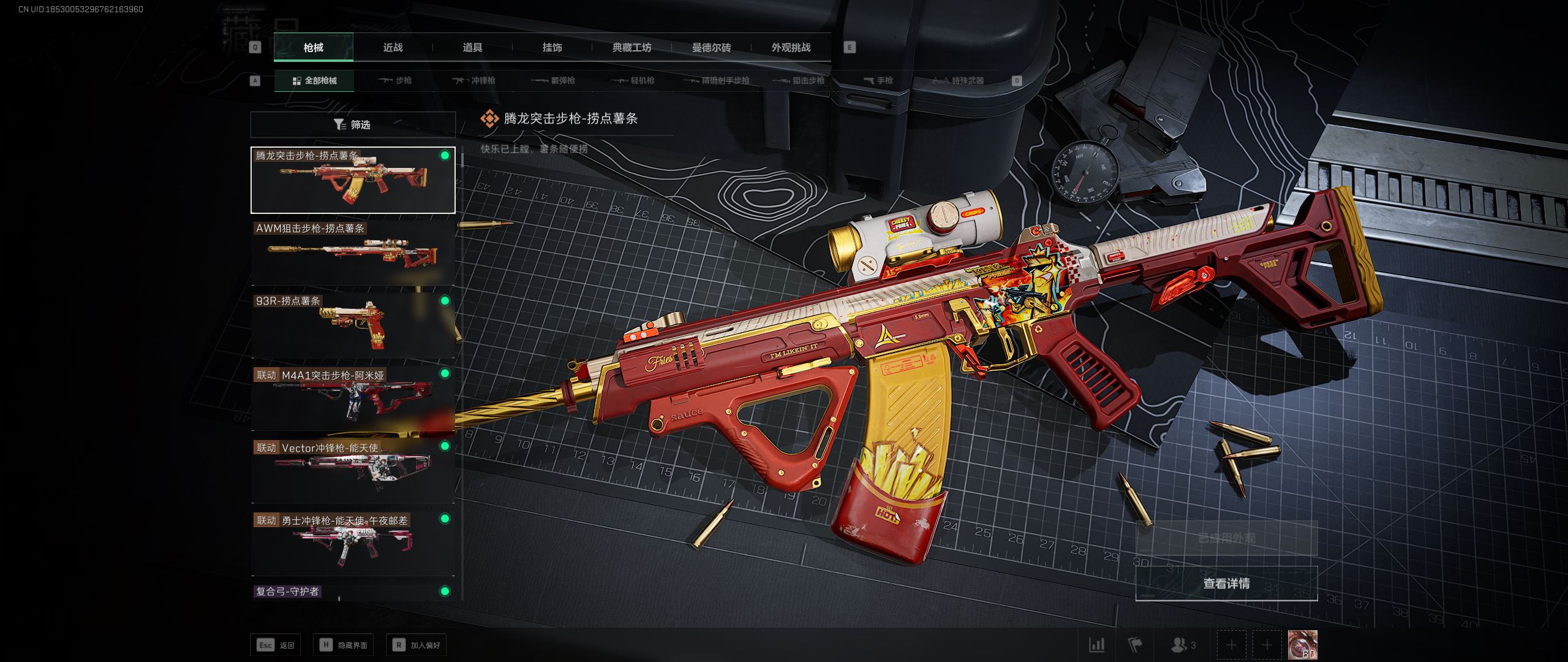The width and height of the screenshot is (1568, 662).
Task: Open the 曼德尔砖 tab
Action: [711, 47]
